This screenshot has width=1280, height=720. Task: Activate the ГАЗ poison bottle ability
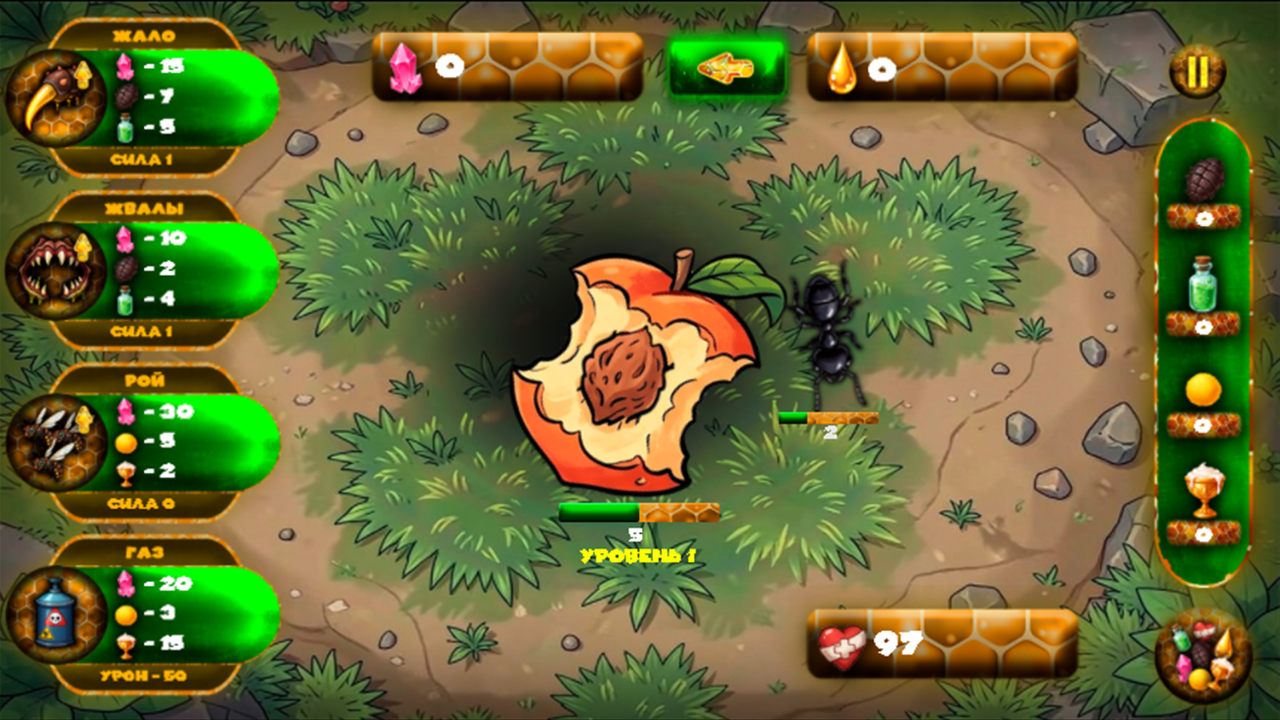(55, 615)
